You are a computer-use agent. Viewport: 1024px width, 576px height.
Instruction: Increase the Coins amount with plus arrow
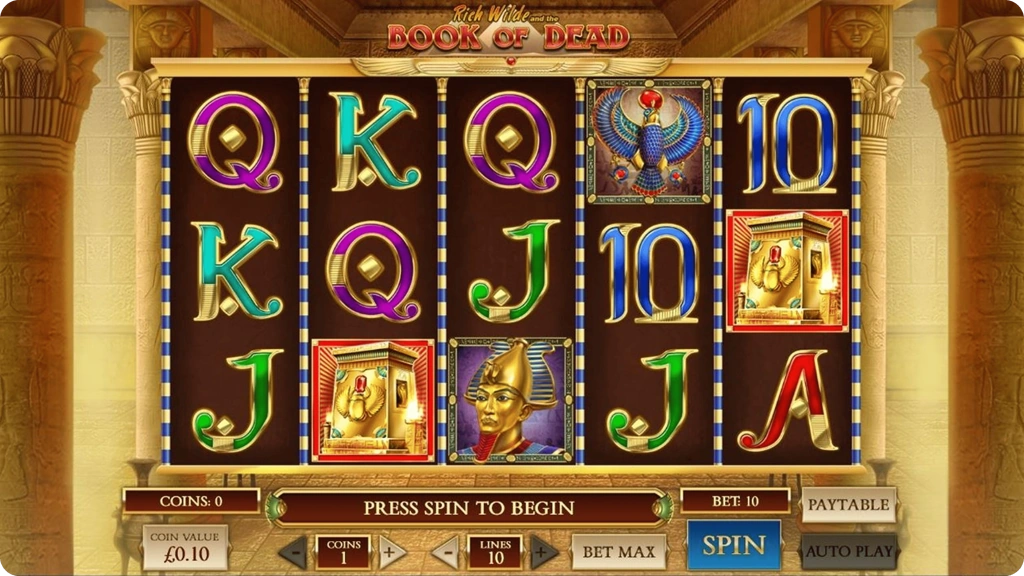[393, 551]
